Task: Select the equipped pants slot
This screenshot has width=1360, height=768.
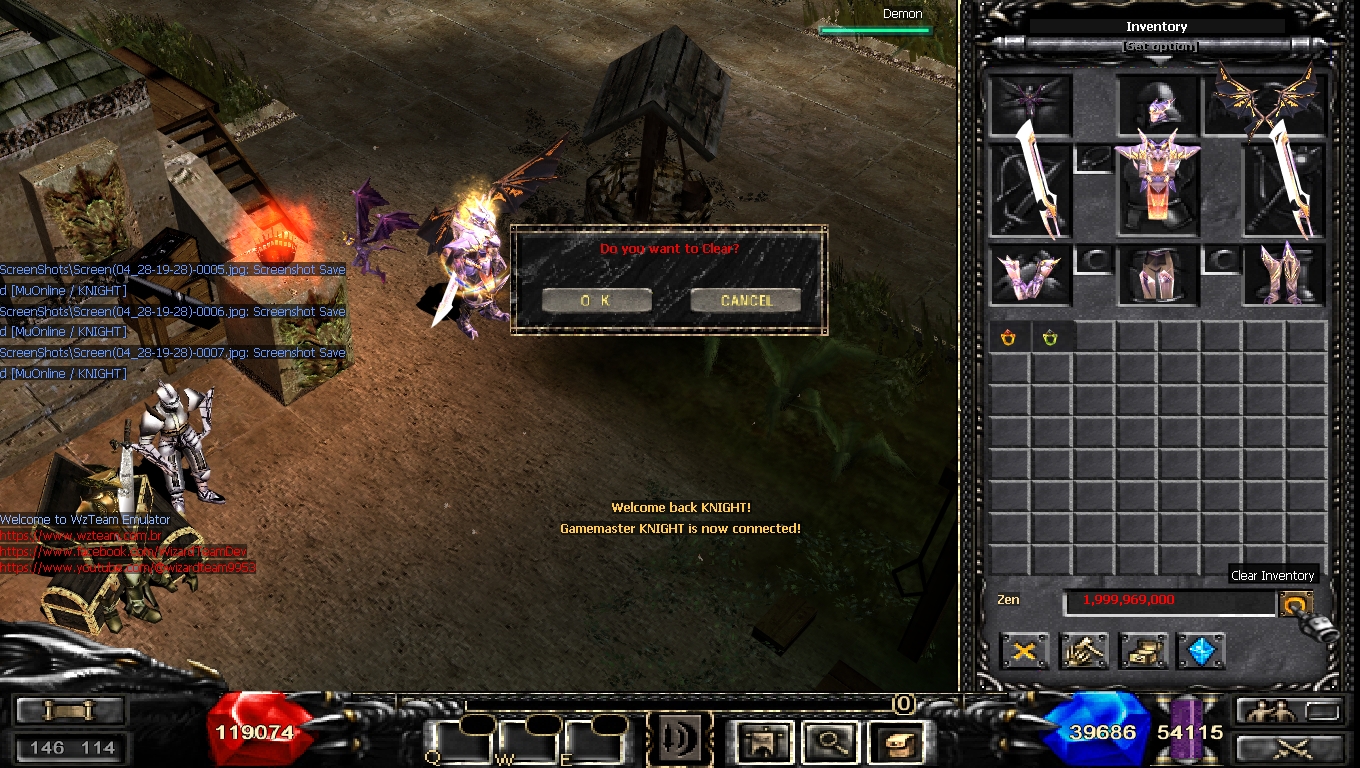Action: (1158, 275)
